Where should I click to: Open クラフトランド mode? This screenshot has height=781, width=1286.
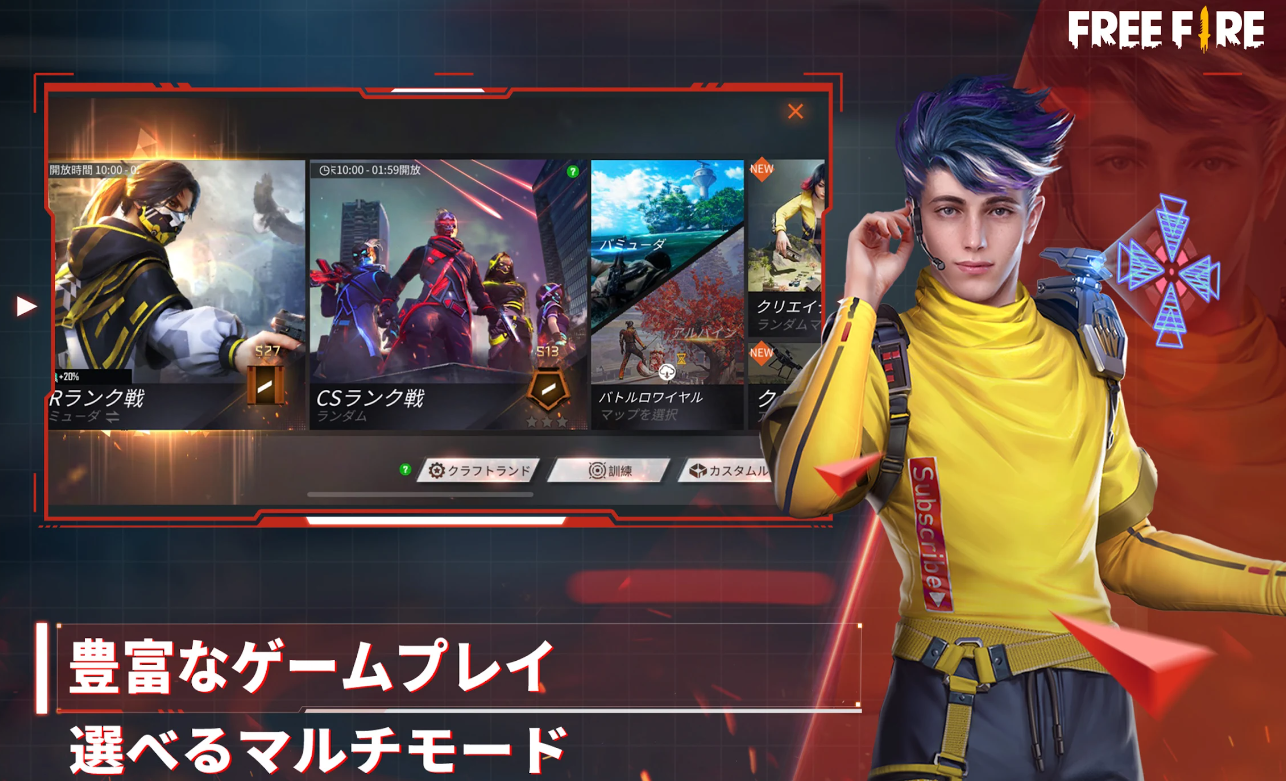pyautogui.click(x=478, y=471)
